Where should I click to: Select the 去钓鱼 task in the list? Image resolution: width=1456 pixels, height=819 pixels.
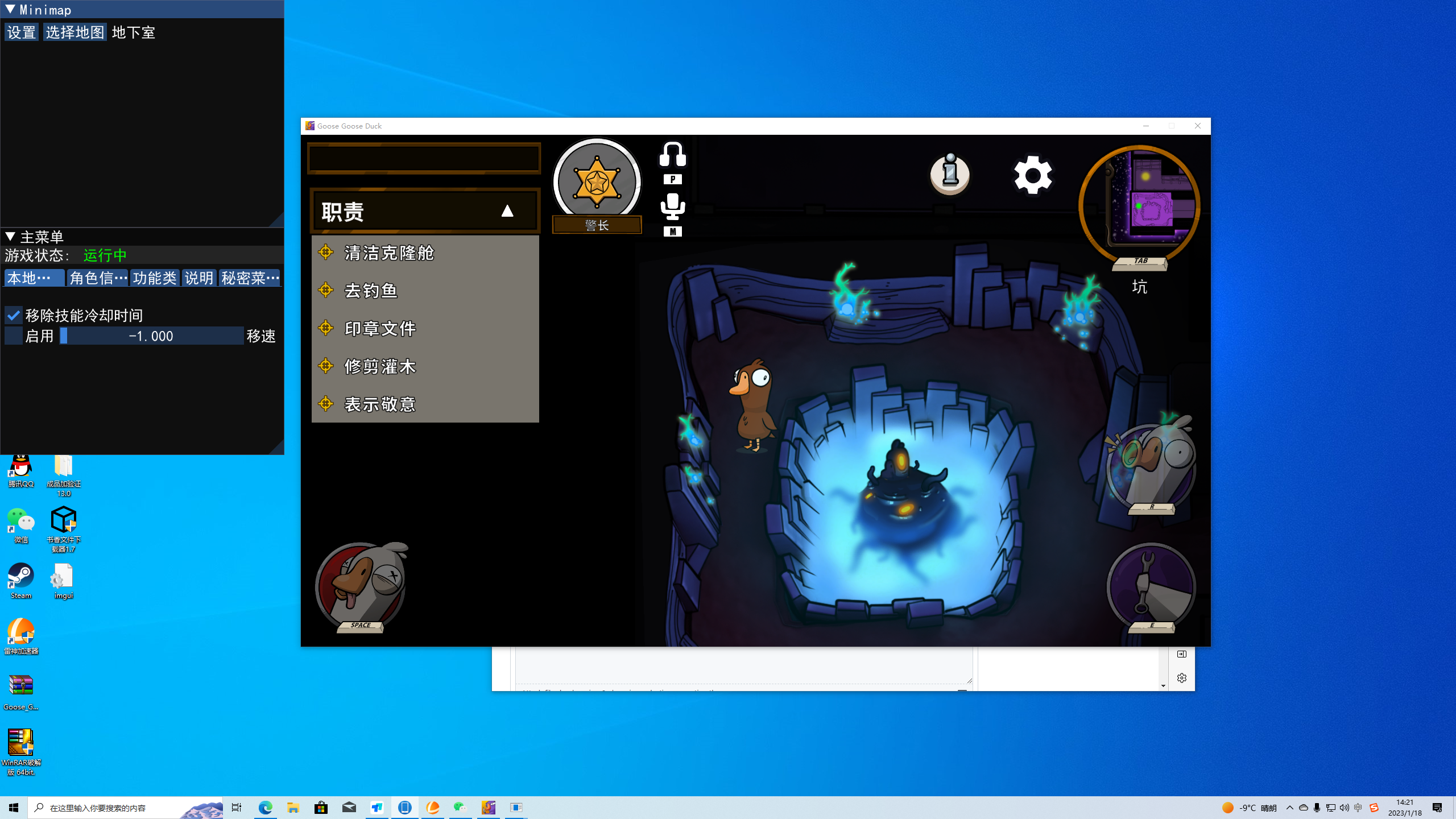pyautogui.click(x=371, y=290)
